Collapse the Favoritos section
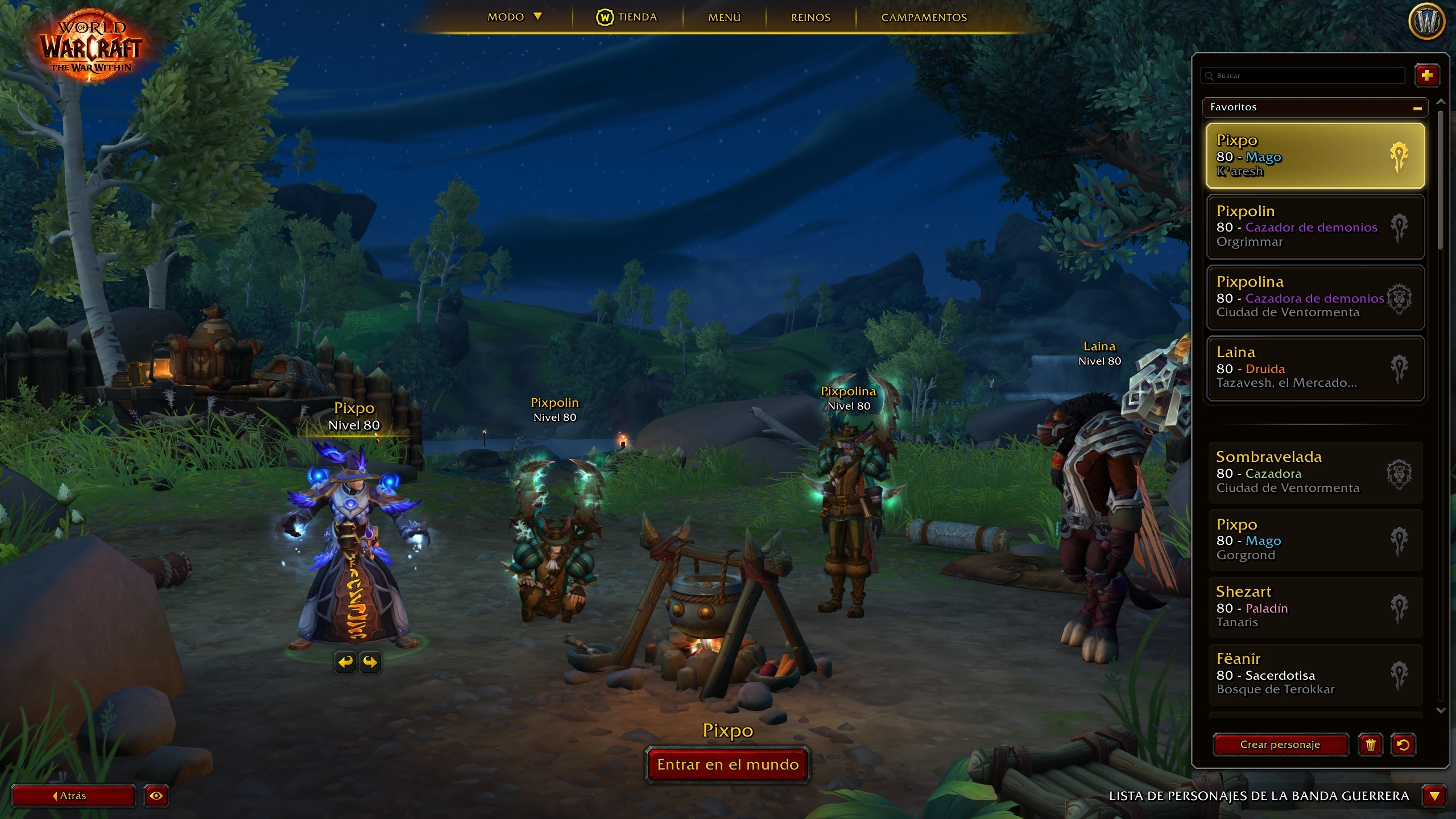1456x819 pixels. 1417,107
